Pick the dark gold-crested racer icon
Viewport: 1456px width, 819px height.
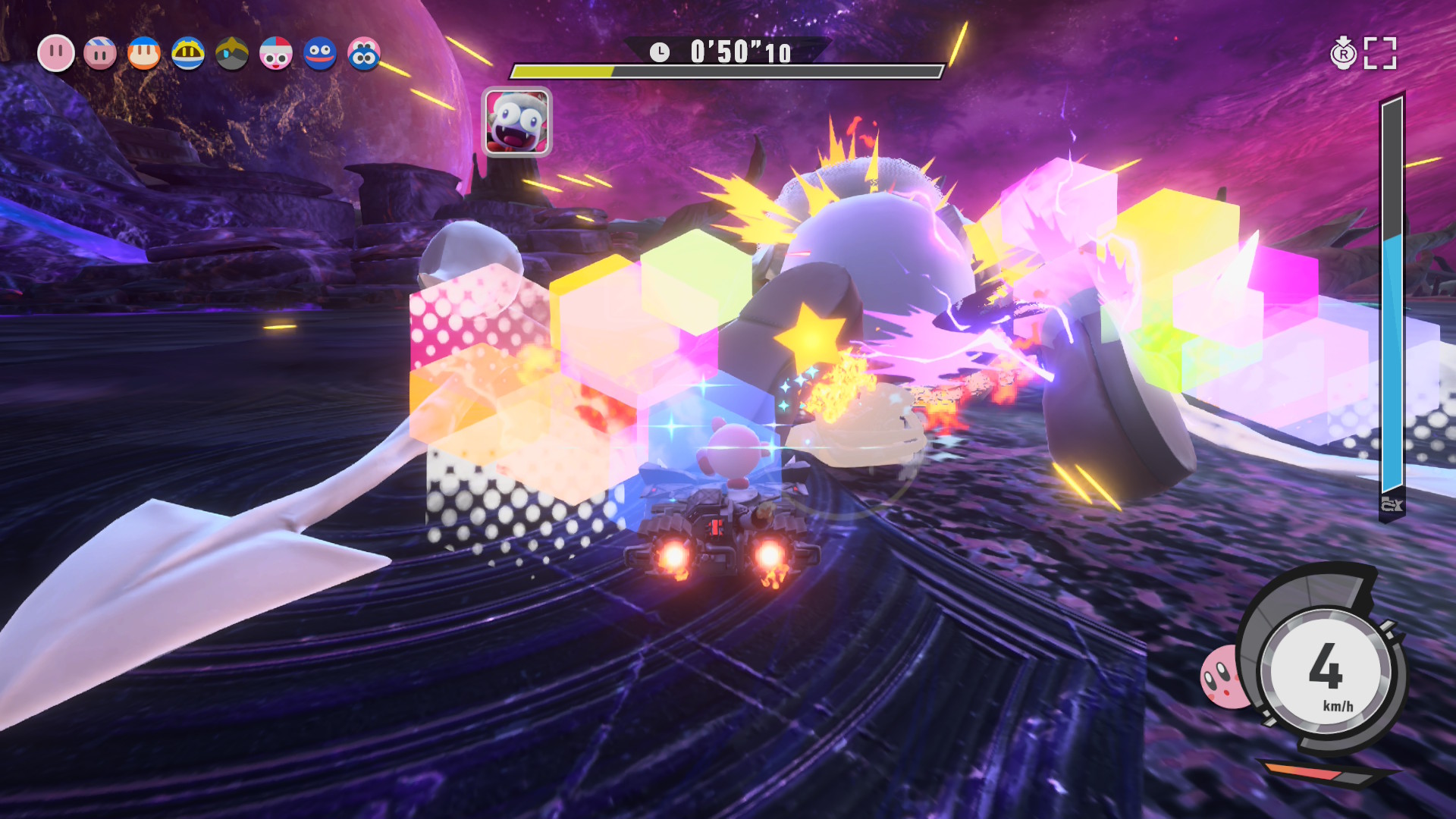(232, 54)
